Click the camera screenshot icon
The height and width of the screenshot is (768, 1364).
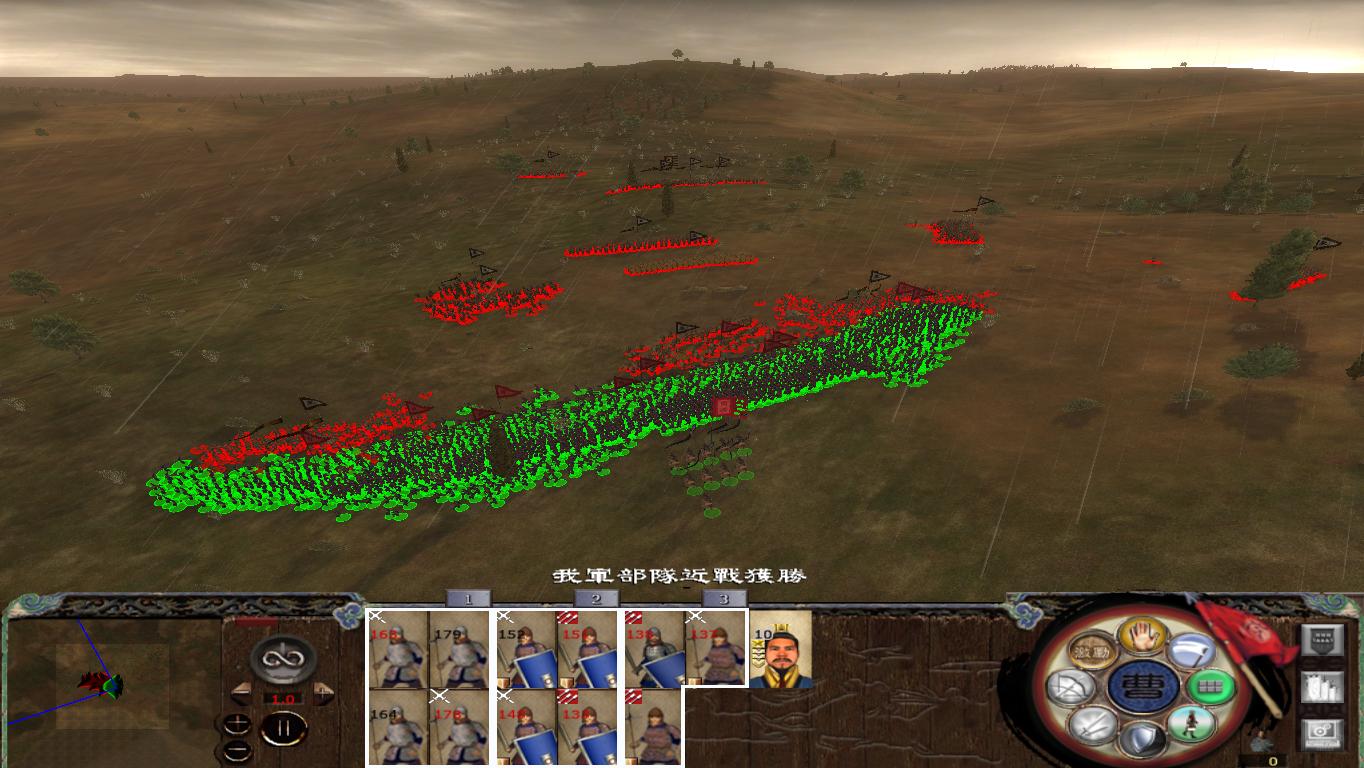(x=1323, y=731)
